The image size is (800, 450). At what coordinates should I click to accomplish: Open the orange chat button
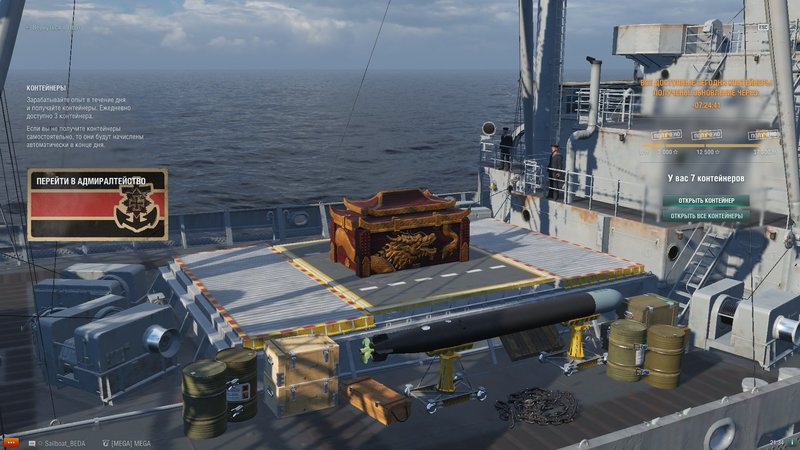click(11, 441)
